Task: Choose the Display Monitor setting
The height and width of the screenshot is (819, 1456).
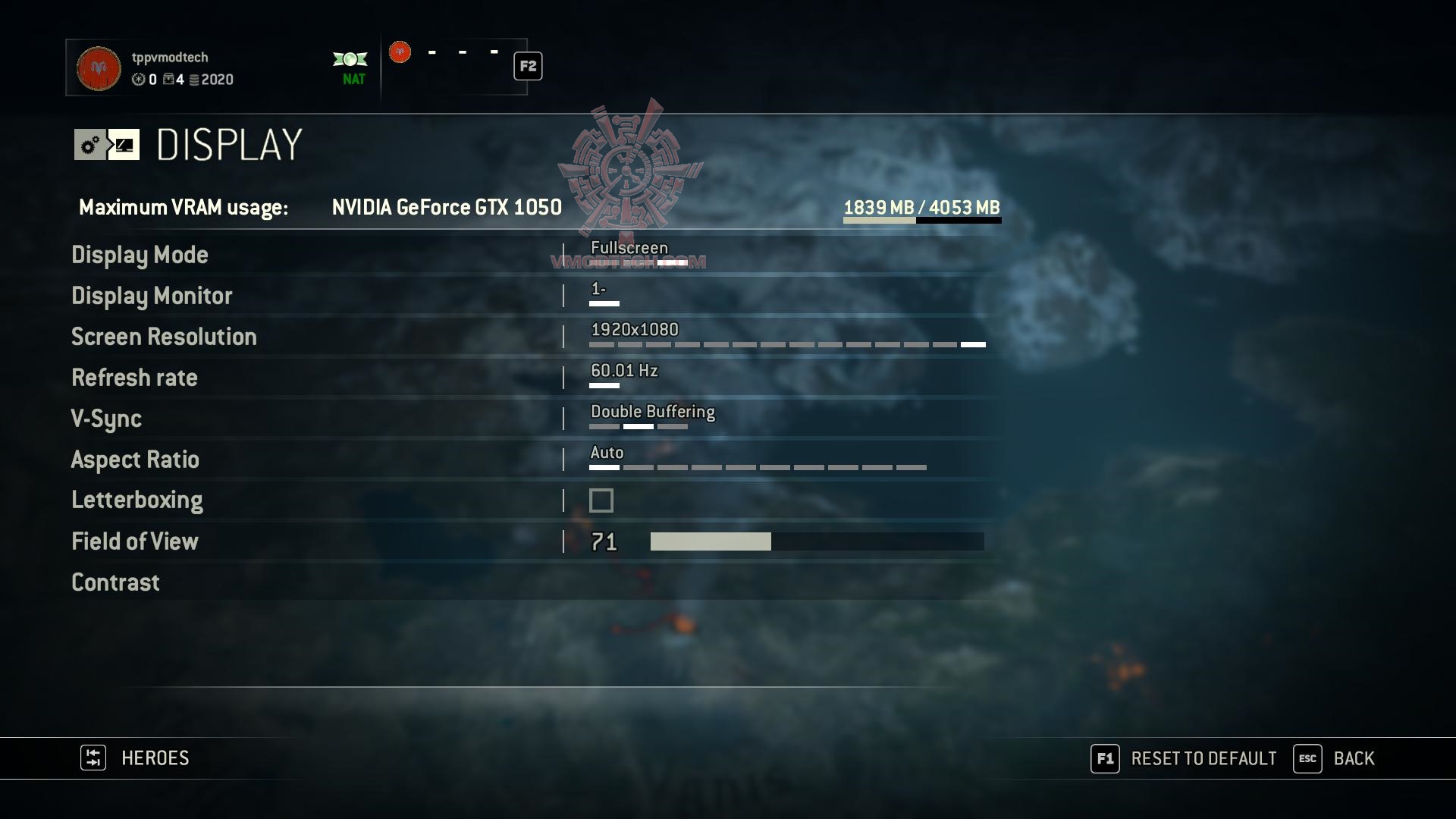Action: 152,296
